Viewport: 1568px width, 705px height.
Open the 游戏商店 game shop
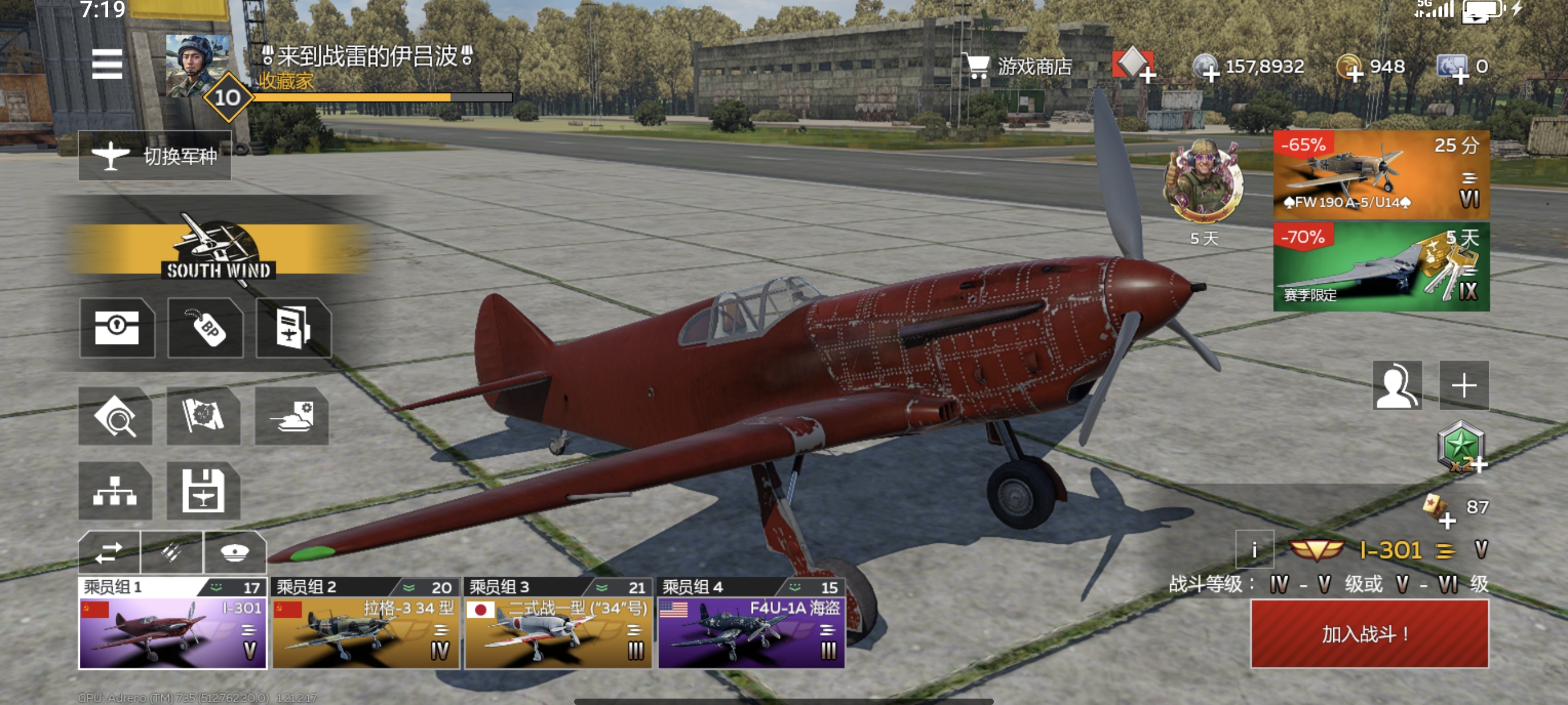click(x=1018, y=66)
